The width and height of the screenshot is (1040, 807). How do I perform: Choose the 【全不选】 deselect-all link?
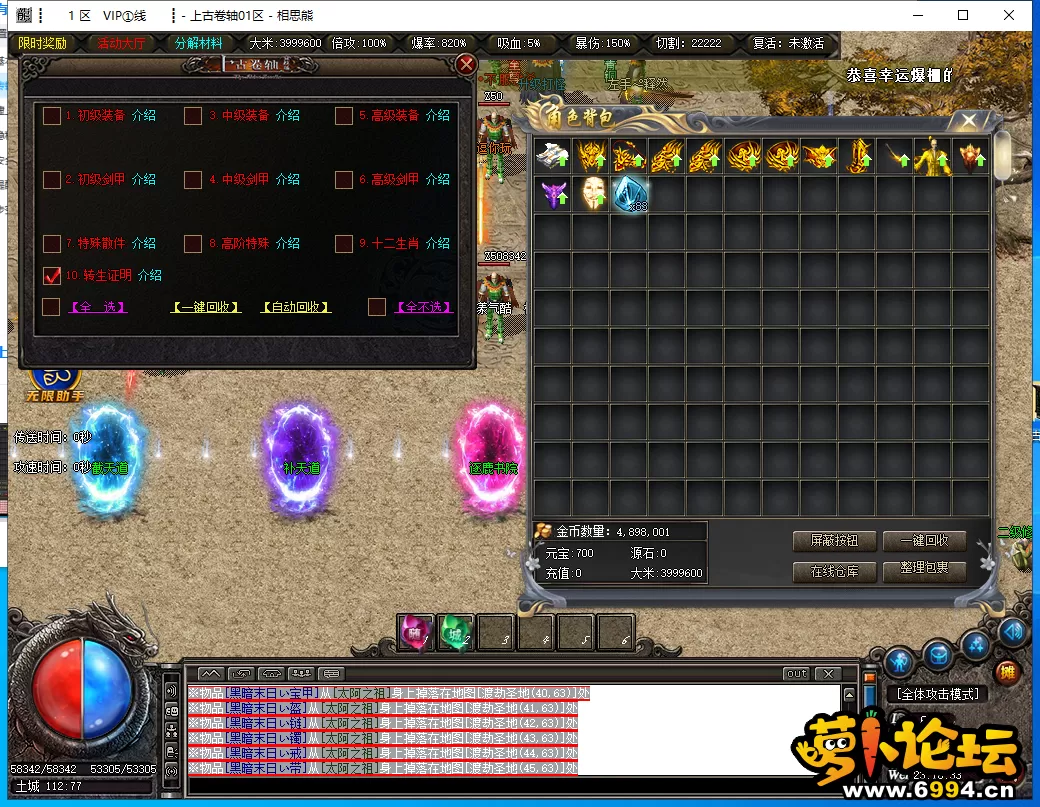point(425,308)
